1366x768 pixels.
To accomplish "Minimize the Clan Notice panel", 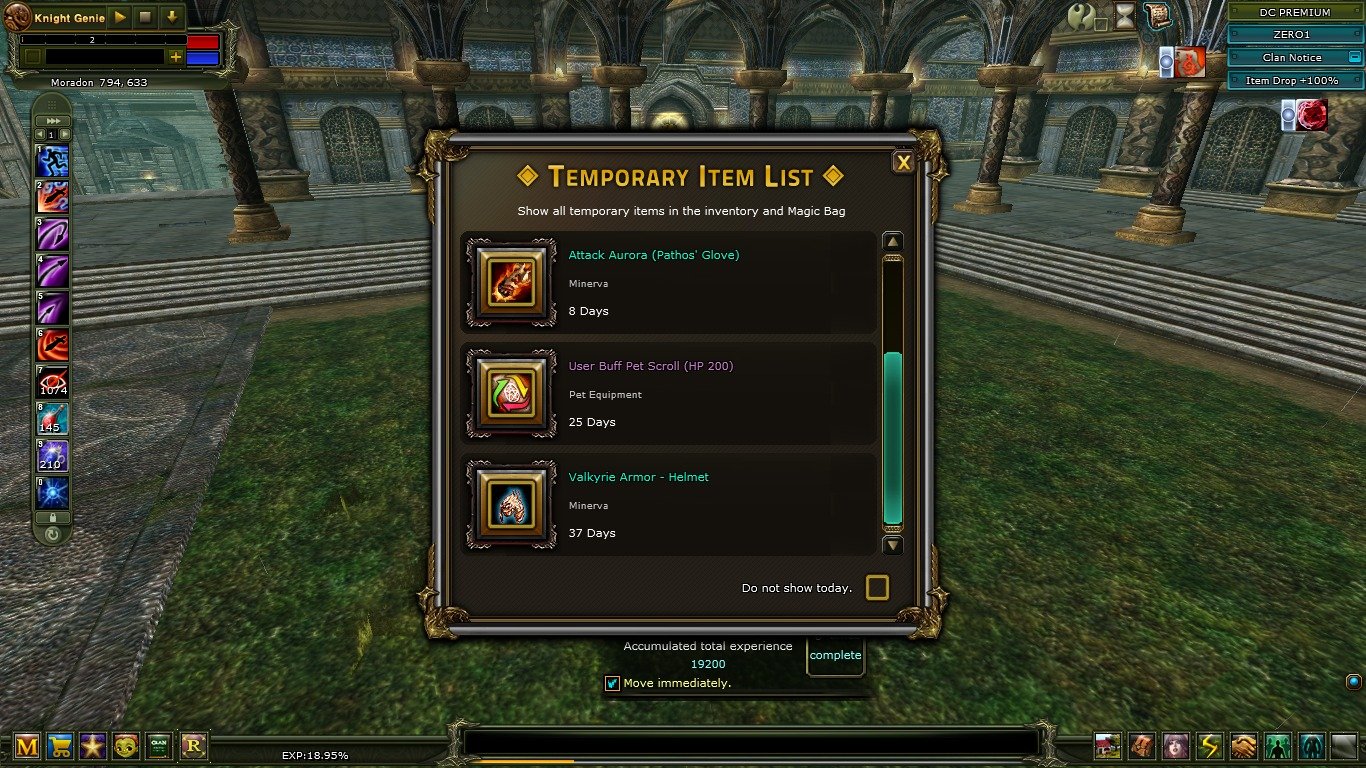I will coord(1354,58).
